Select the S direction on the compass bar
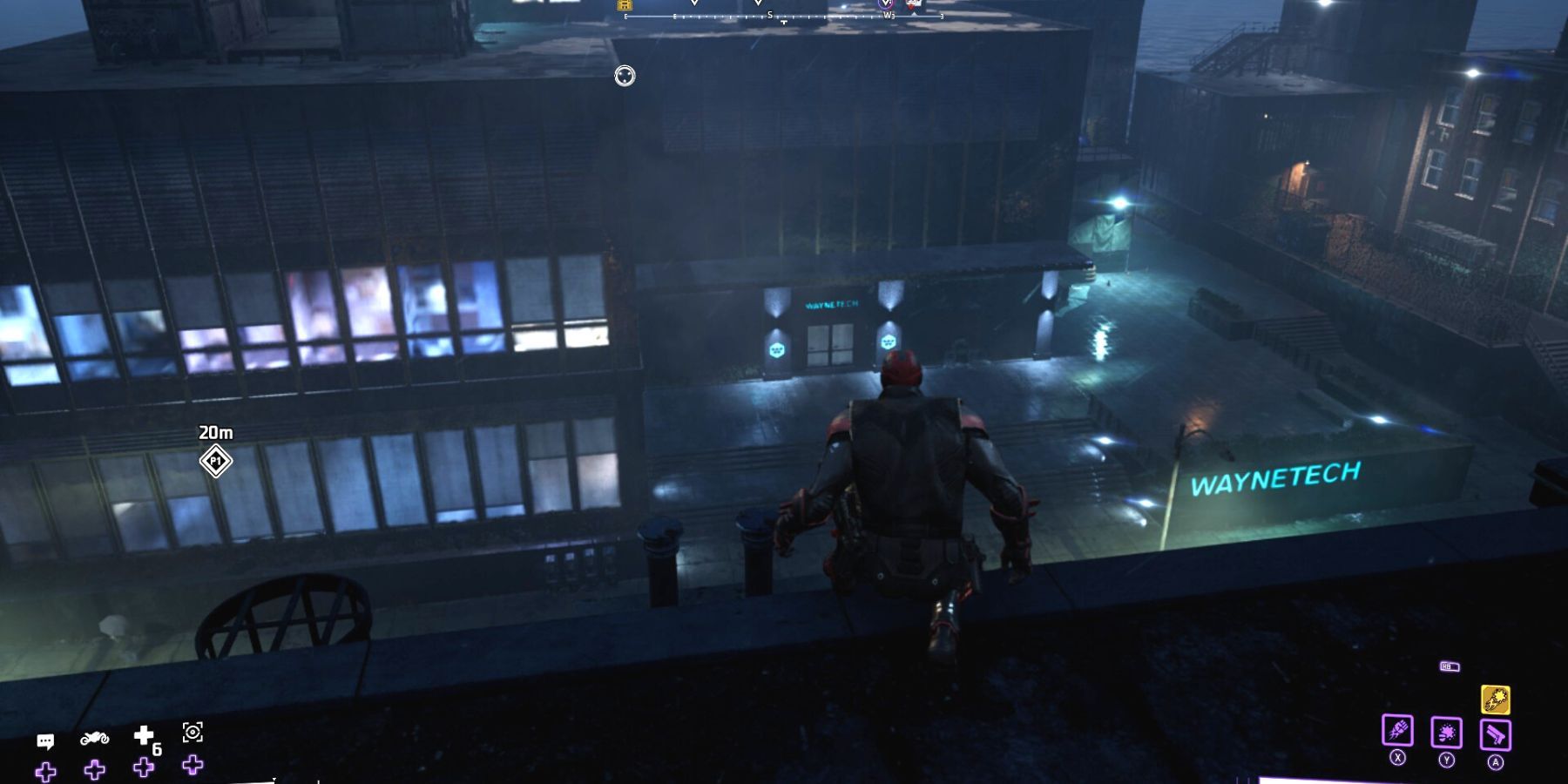Screen dimensions: 1568x784 (769, 14)
